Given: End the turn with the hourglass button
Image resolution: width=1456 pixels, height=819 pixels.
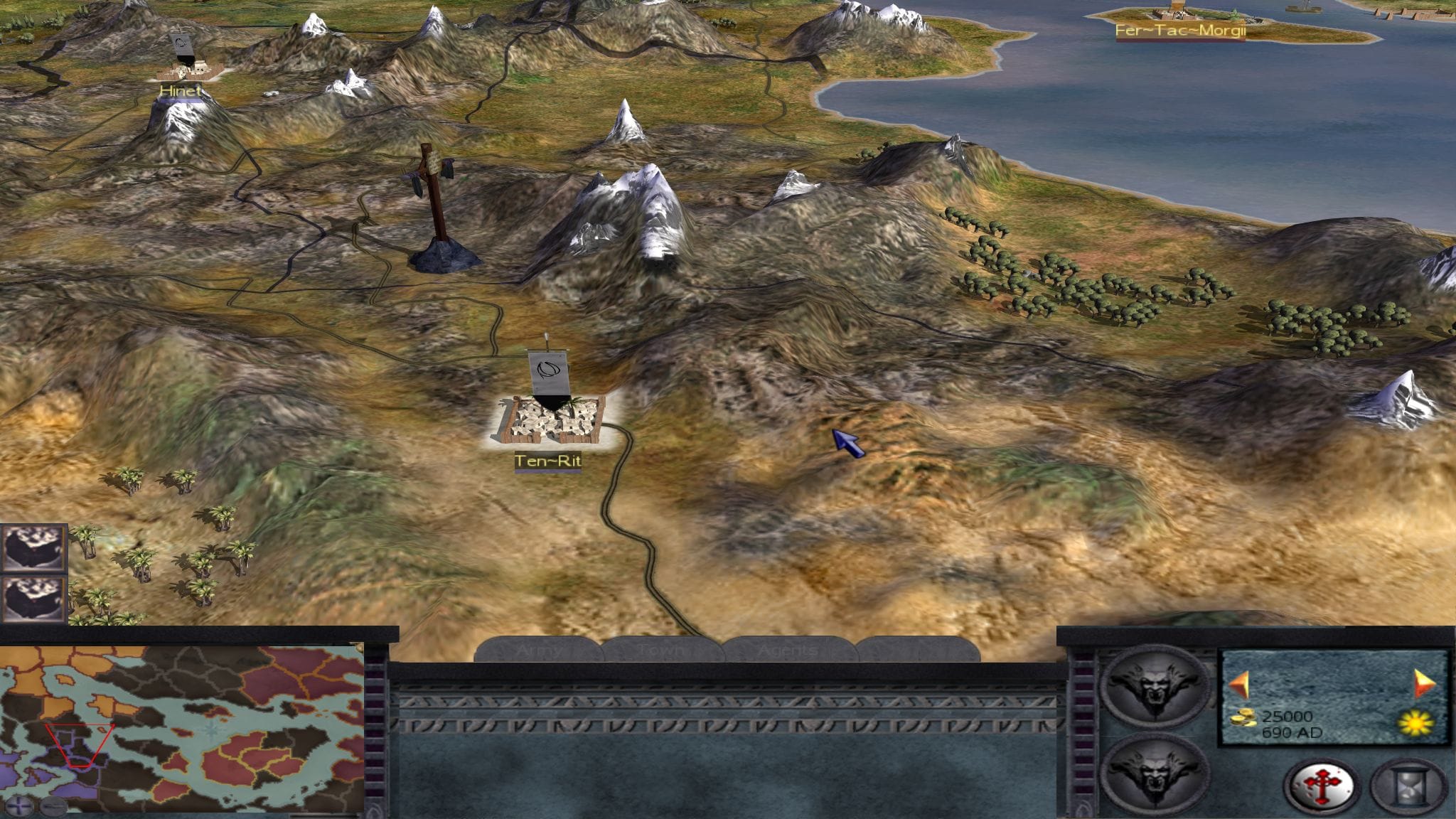Looking at the screenshot, I should click(1409, 786).
